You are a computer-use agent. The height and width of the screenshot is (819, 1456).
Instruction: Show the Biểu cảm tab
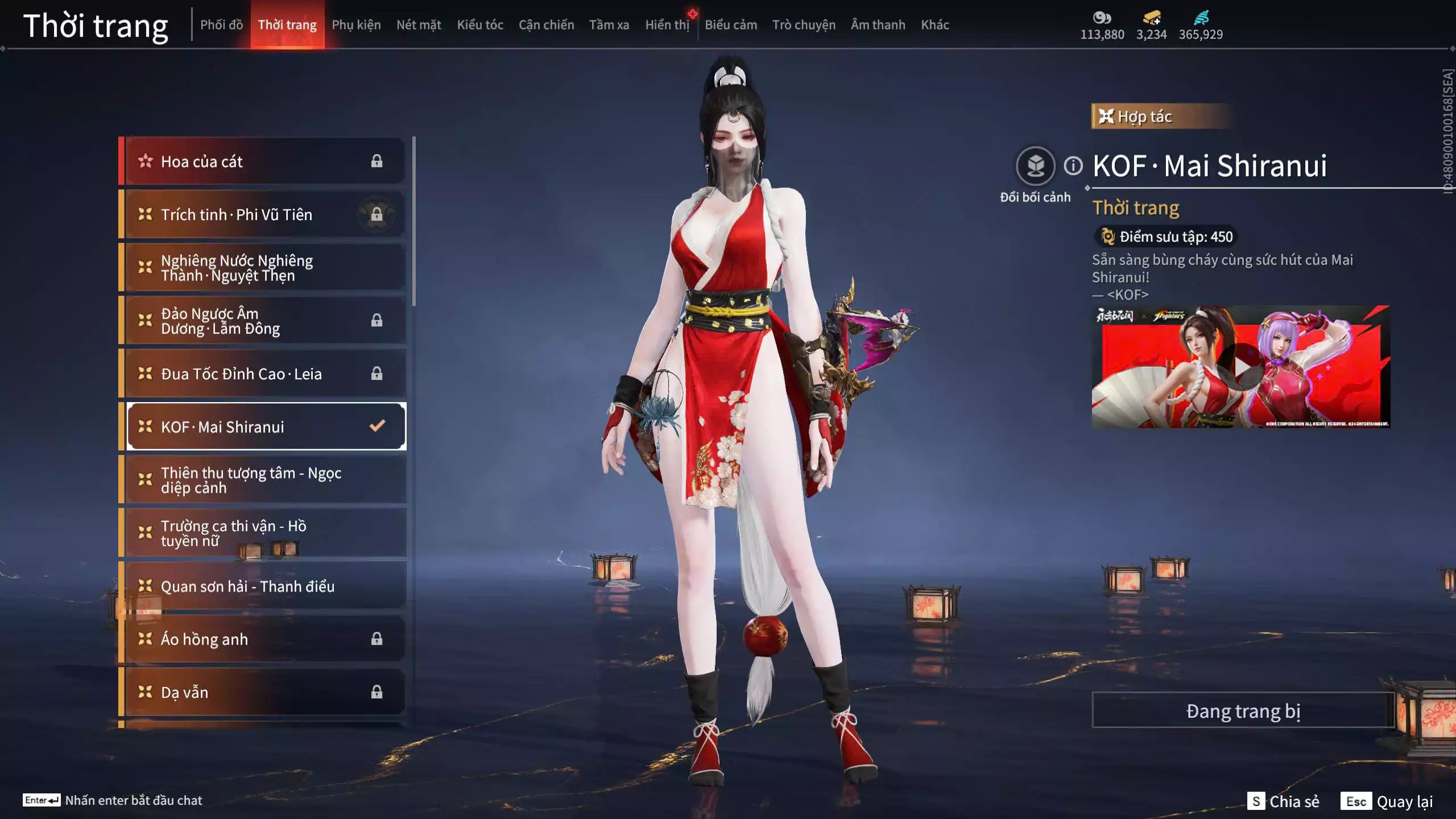[x=731, y=25]
